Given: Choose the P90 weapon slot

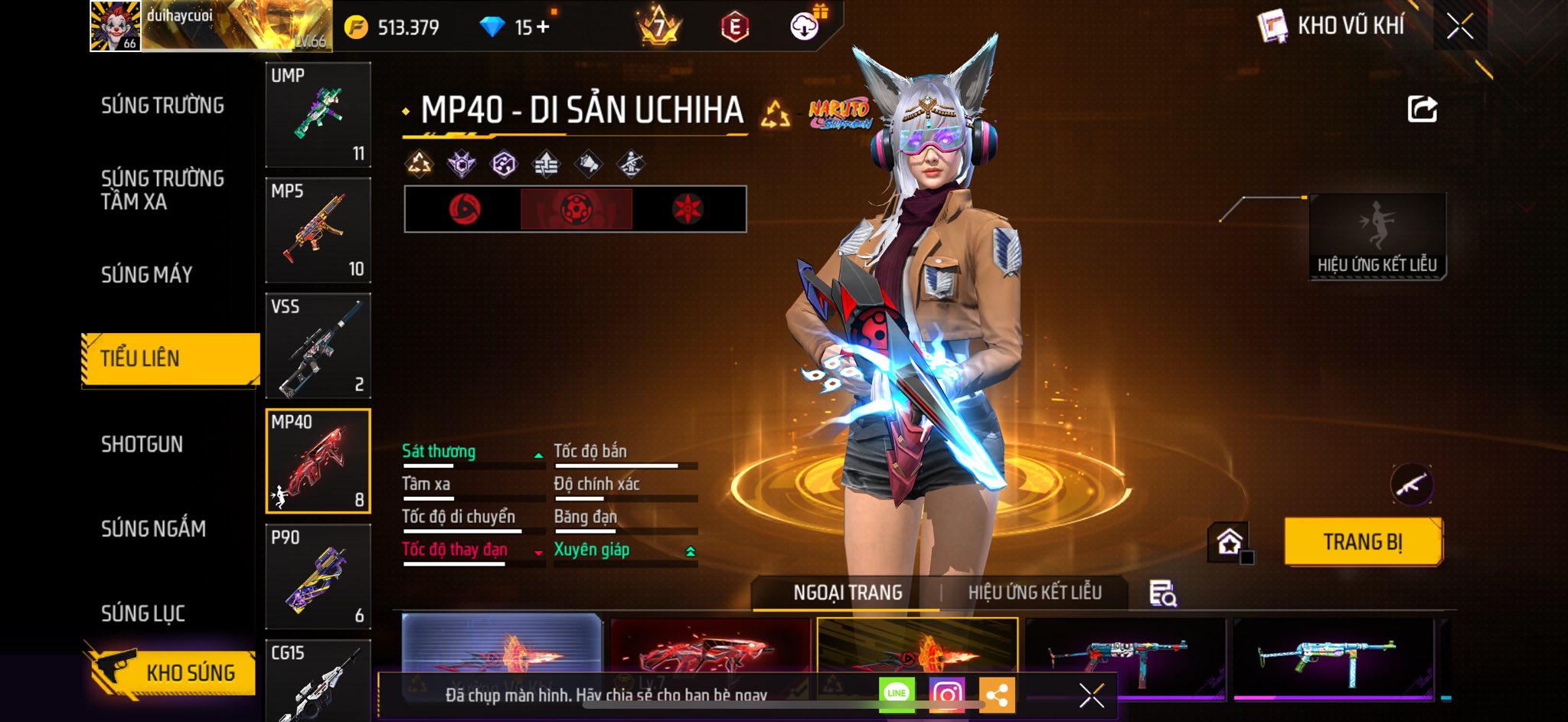Looking at the screenshot, I should [318, 577].
